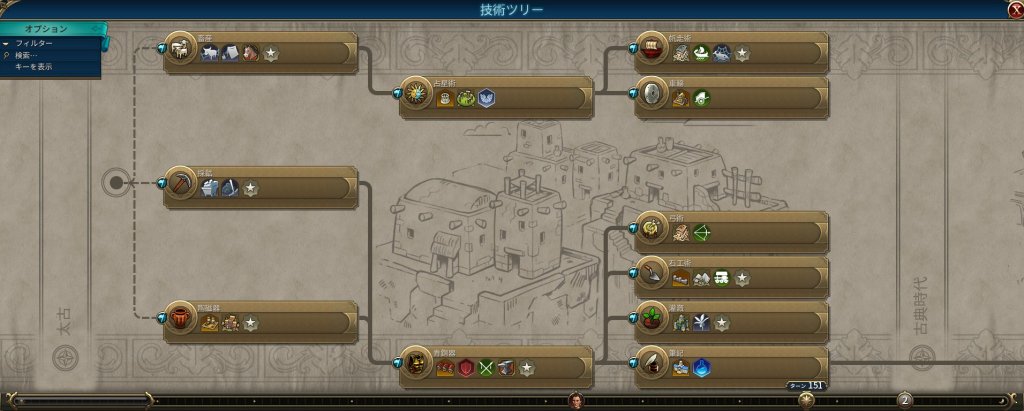Select the Animal Husbandry (畜産) tech node
This screenshot has width=1024, height=411.
tap(260, 52)
